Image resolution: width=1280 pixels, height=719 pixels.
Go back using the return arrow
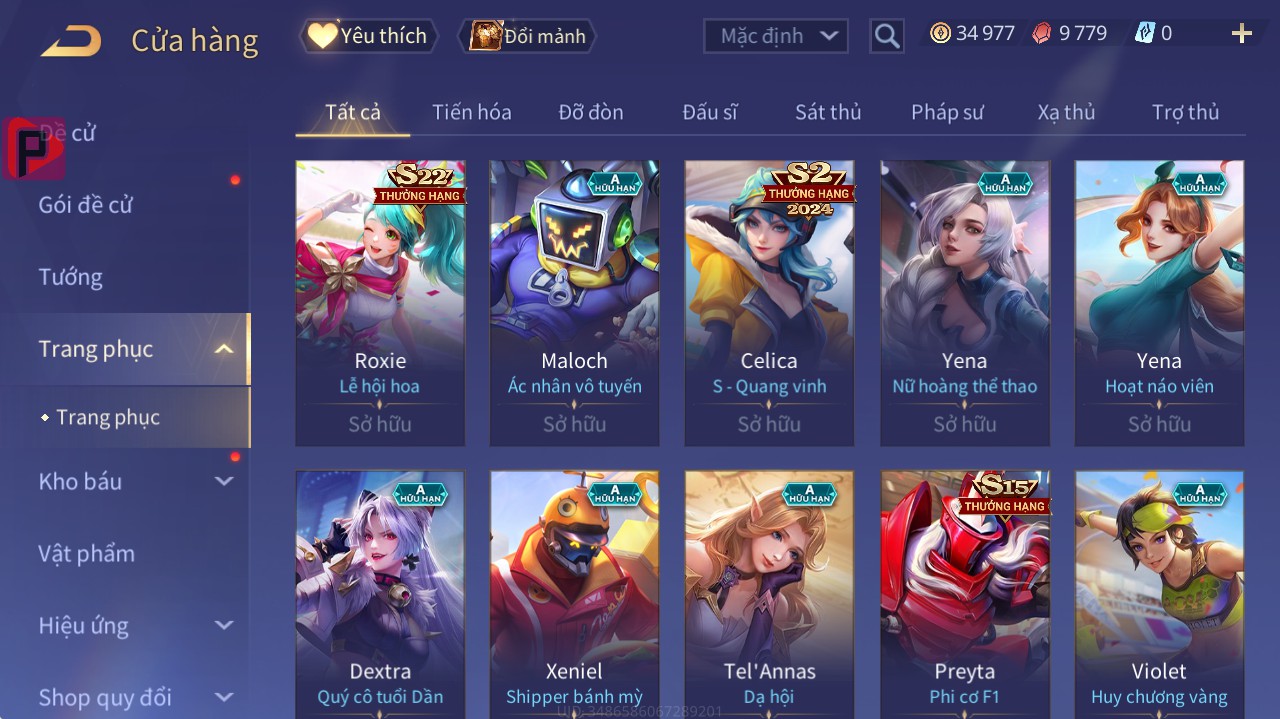coord(71,41)
